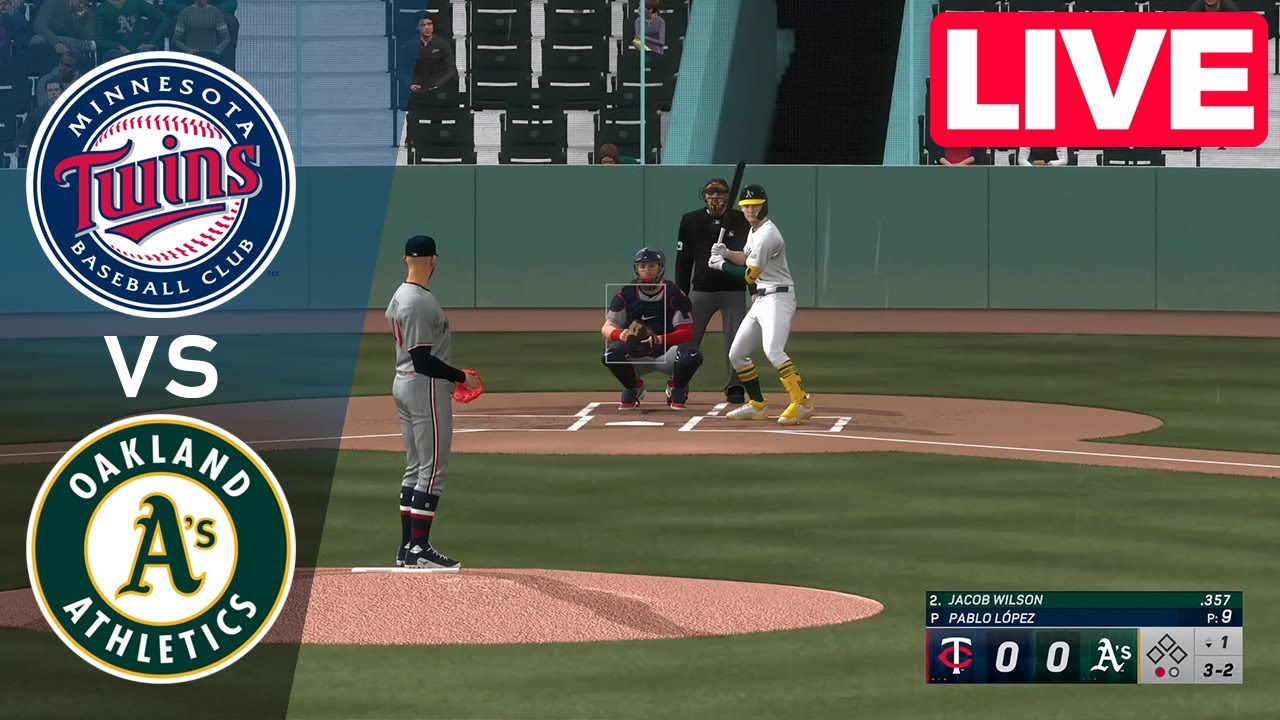Click the P pitcher icon beside Pablo López
The width and height of the screenshot is (1280, 720).
(x=937, y=616)
